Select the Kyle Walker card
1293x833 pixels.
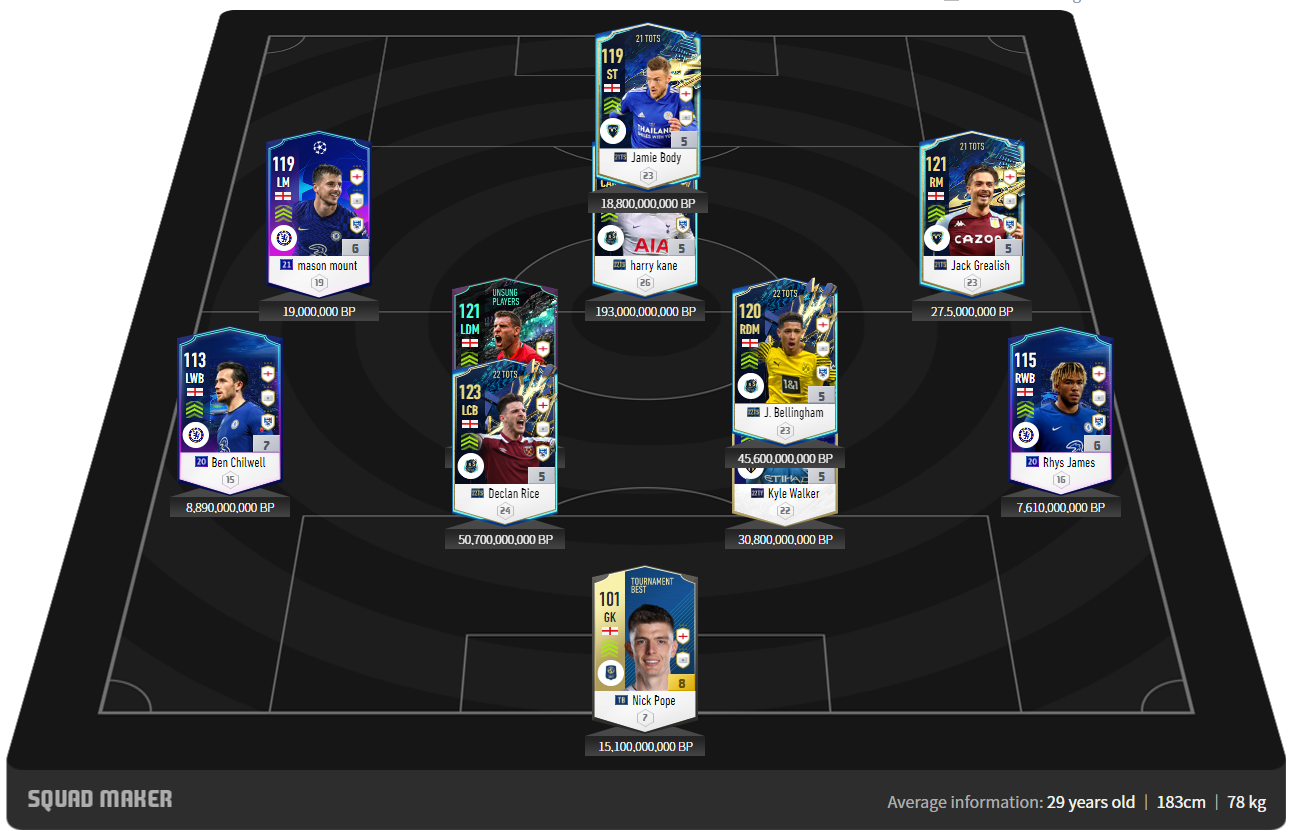784,492
